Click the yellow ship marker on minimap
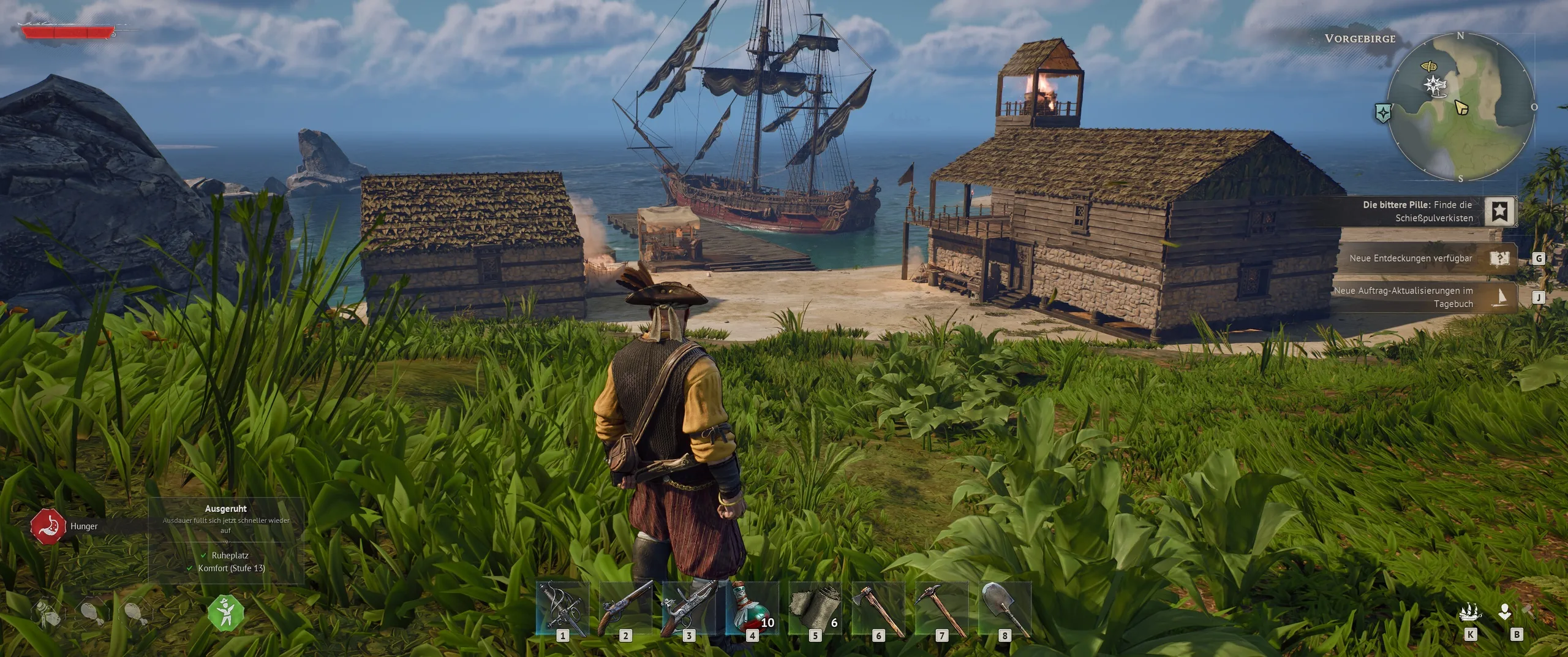Image resolution: width=1568 pixels, height=657 pixels. (x=1429, y=66)
